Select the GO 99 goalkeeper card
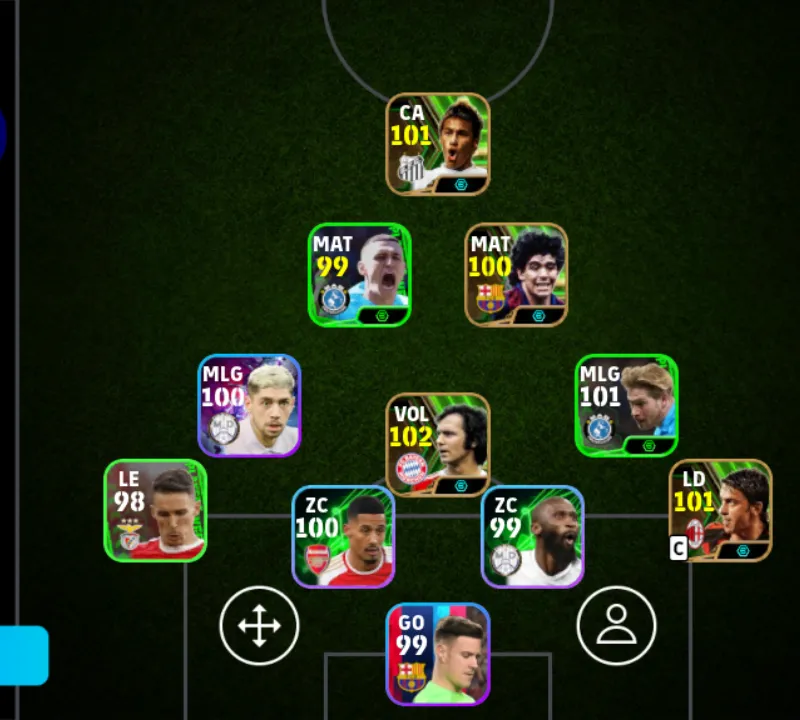Image resolution: width=800 pixels, height=720 pixels. pos(438,653)
